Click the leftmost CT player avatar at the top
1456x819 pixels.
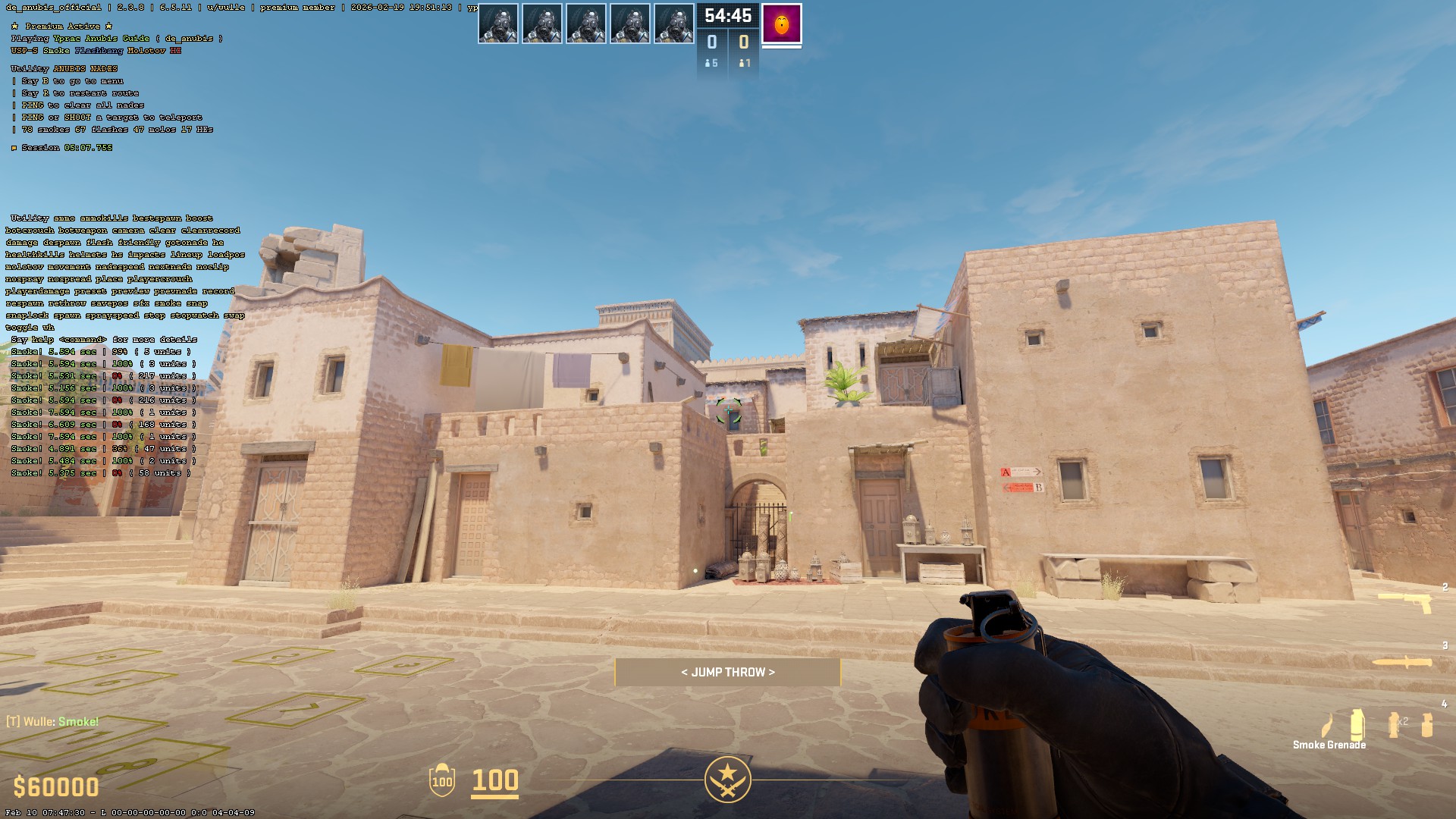coord(500,24)
